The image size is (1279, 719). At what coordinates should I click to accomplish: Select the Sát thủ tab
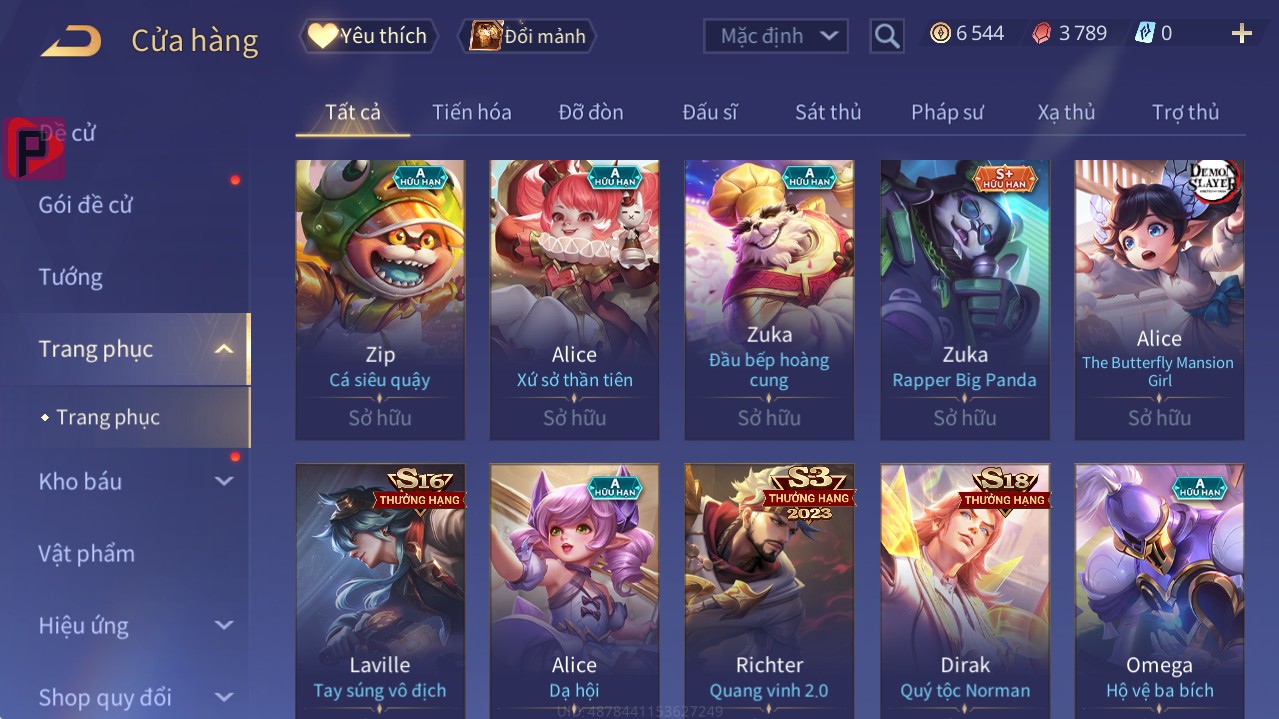pyautogui.click(x=828, y=112)
